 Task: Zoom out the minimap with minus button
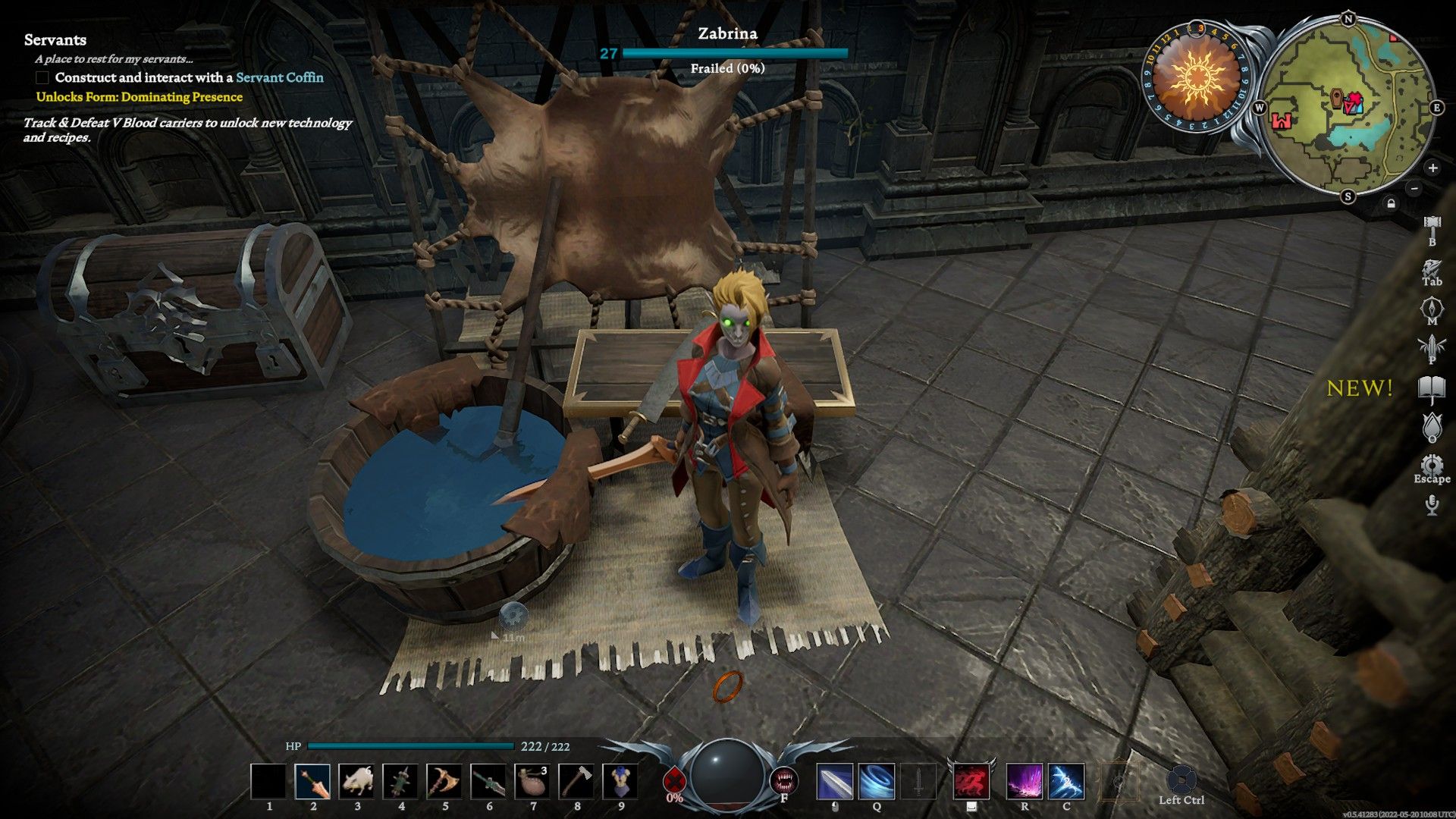(x=1414, y=187)
